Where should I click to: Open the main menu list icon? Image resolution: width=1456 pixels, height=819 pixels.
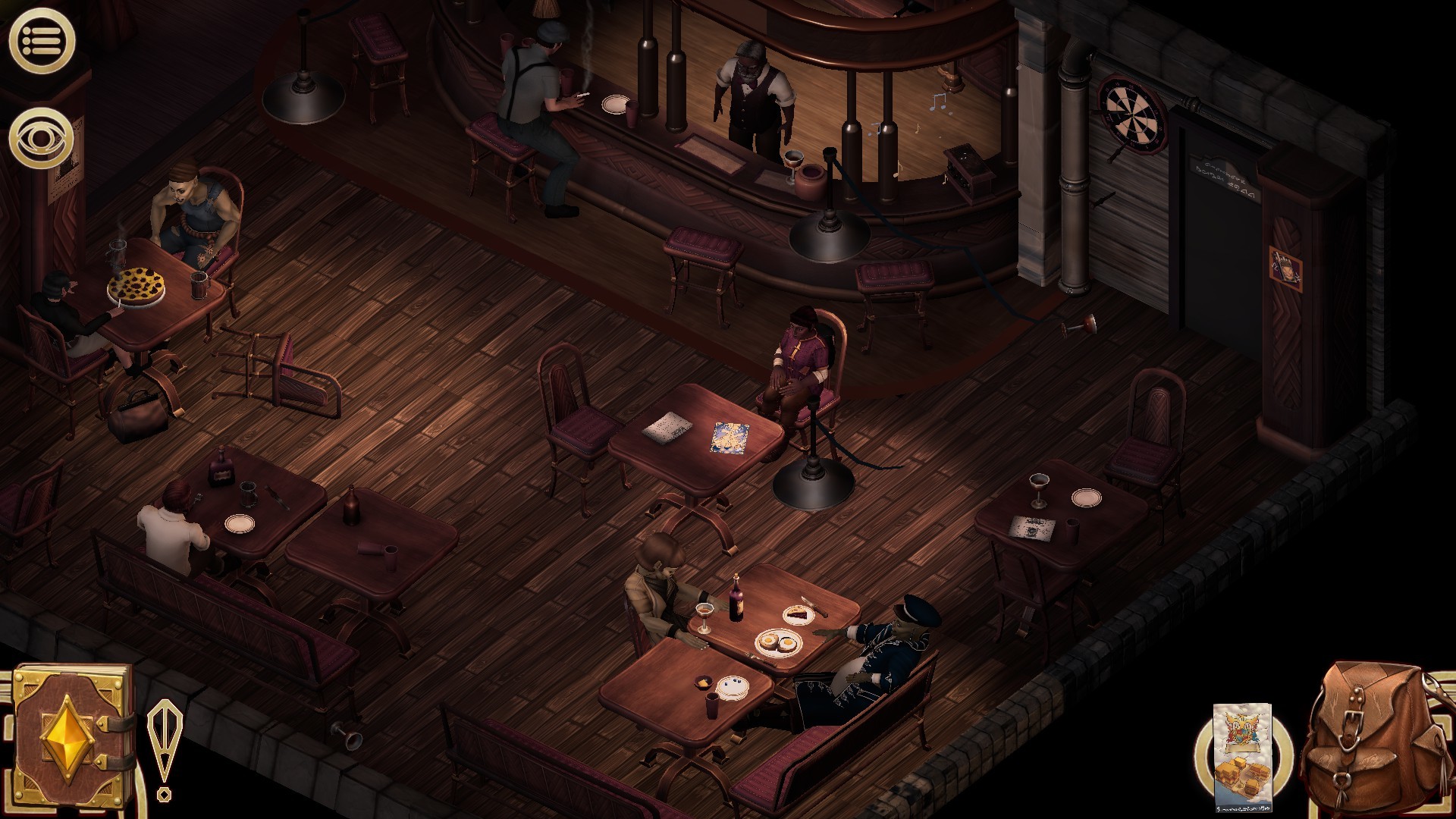(x=42, y=38)
